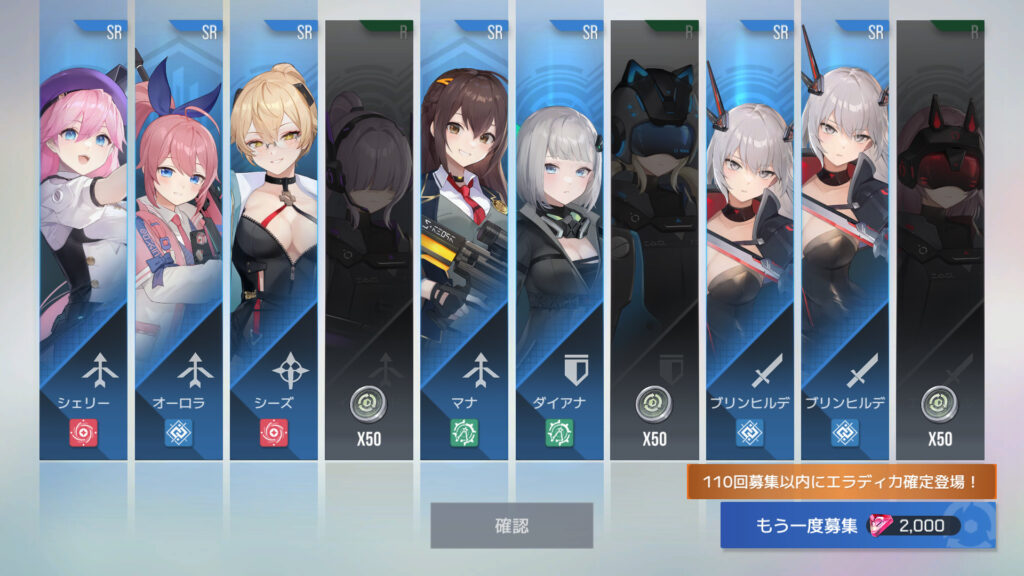Select the R card with blue cat-eared helmet
Image resolution: width=1024 pixels, height=576 pixels.
tap(654, 240)
